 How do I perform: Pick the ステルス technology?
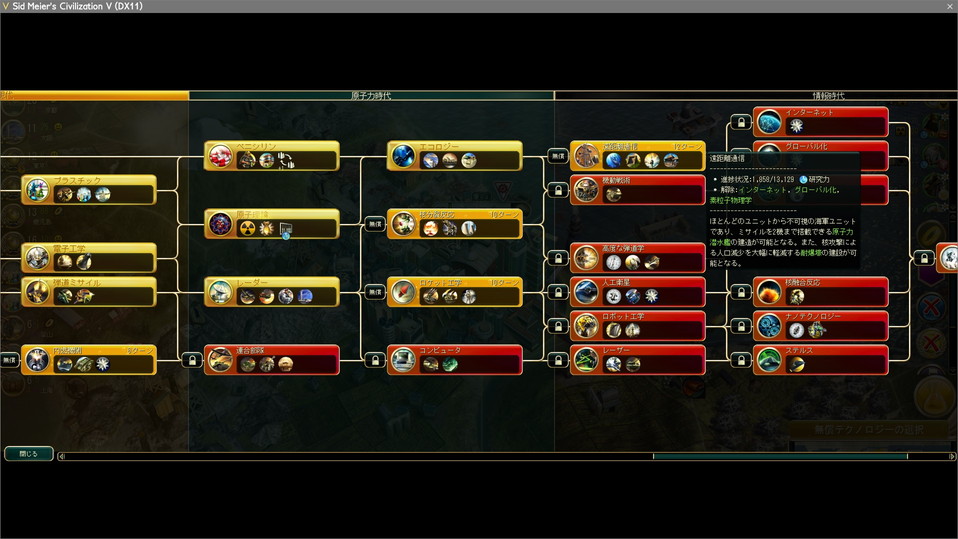(821, 359)
